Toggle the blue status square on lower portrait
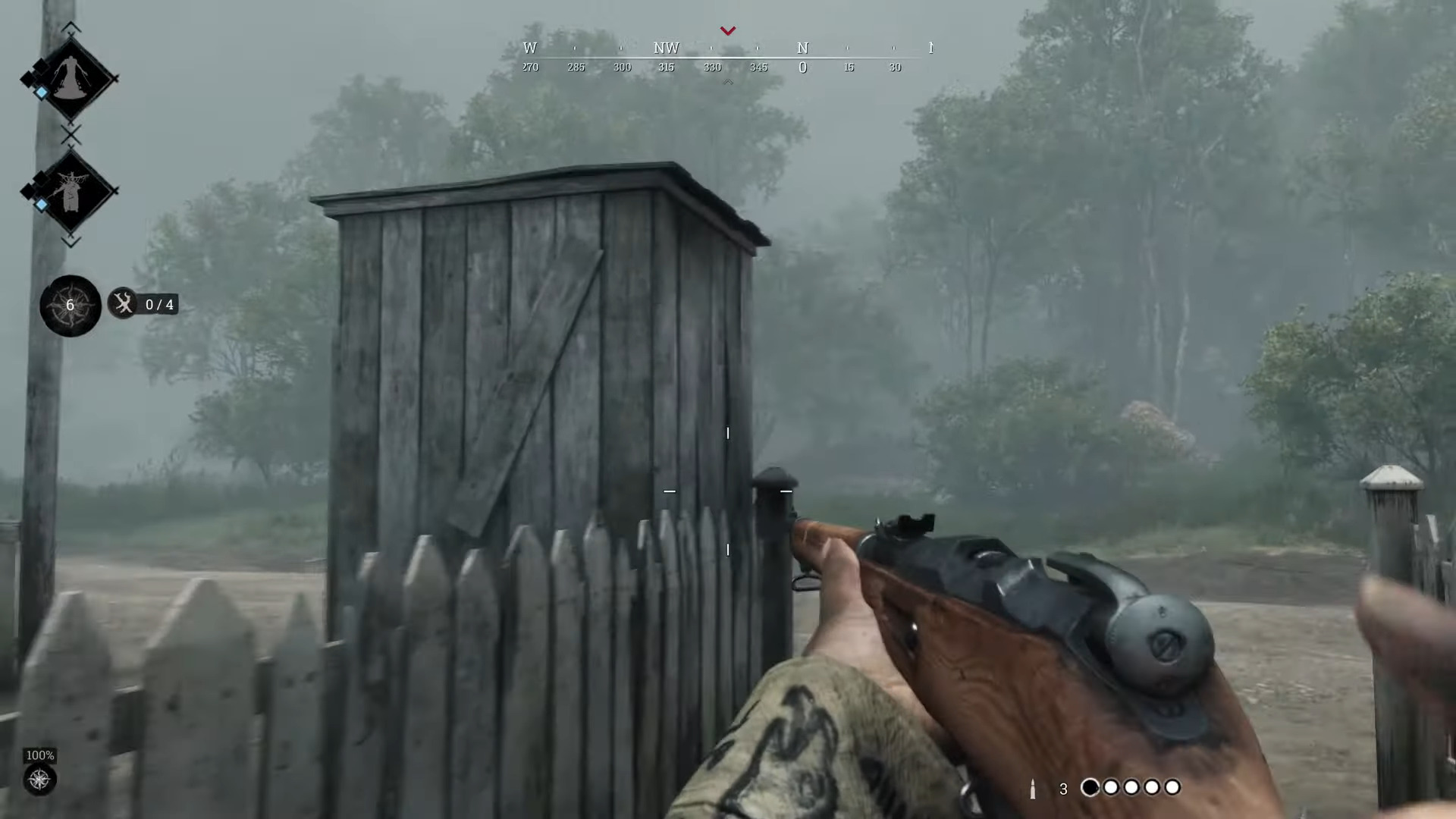 point(41,205)
